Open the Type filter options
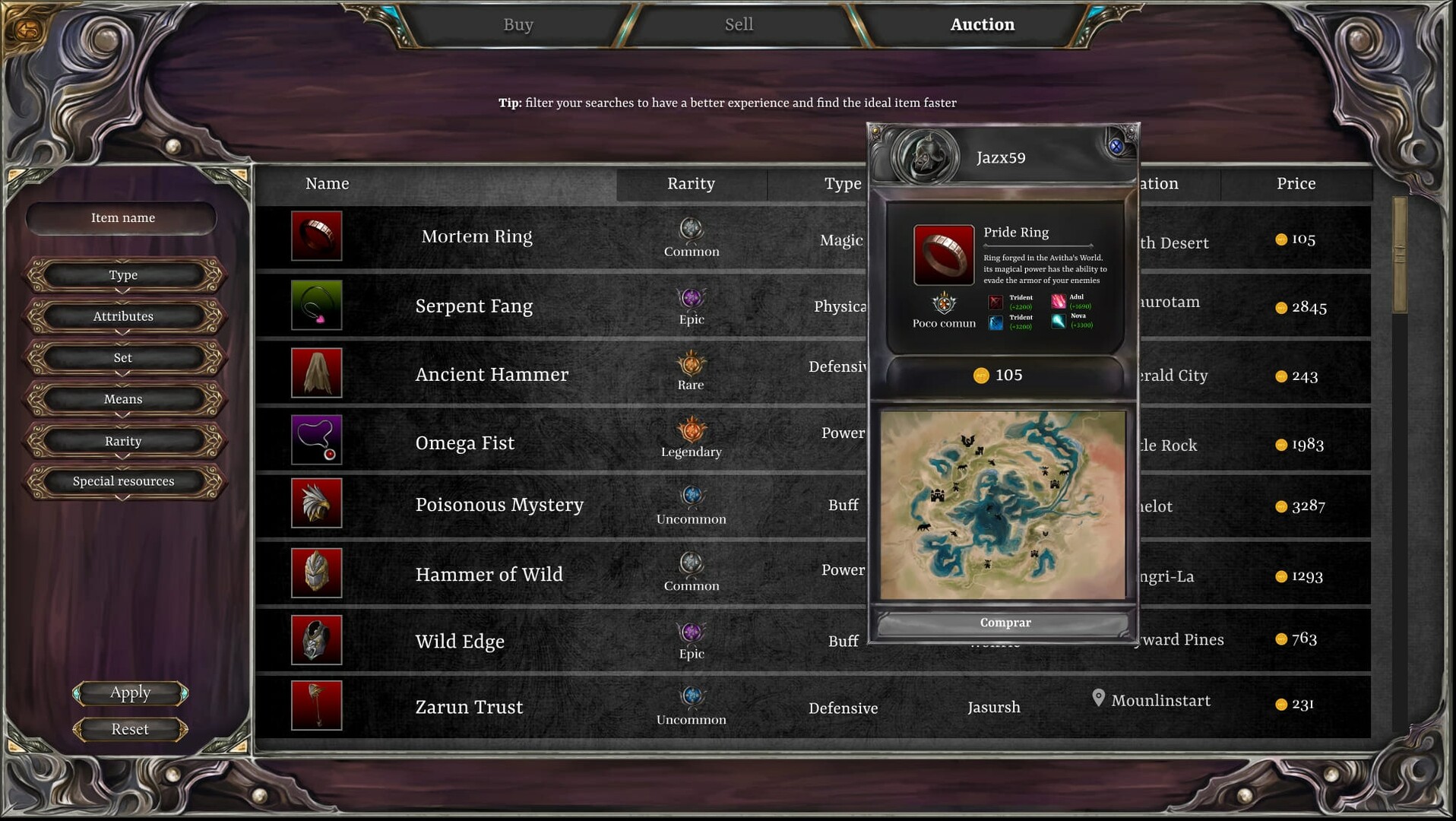 122,275
